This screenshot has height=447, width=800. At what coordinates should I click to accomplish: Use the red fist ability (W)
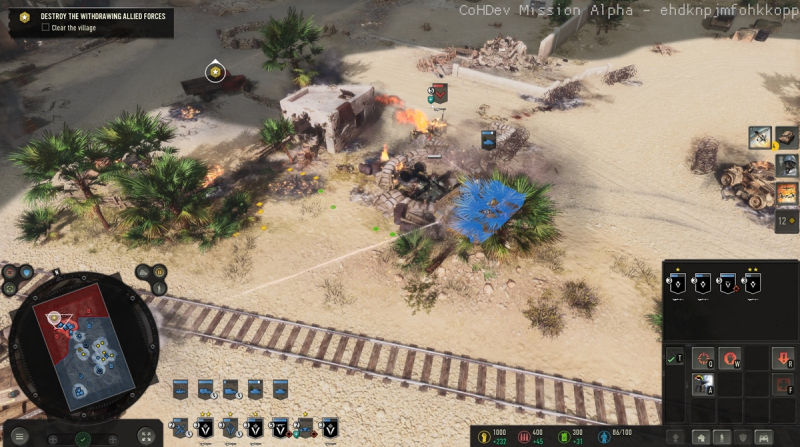tap(729, 358)
